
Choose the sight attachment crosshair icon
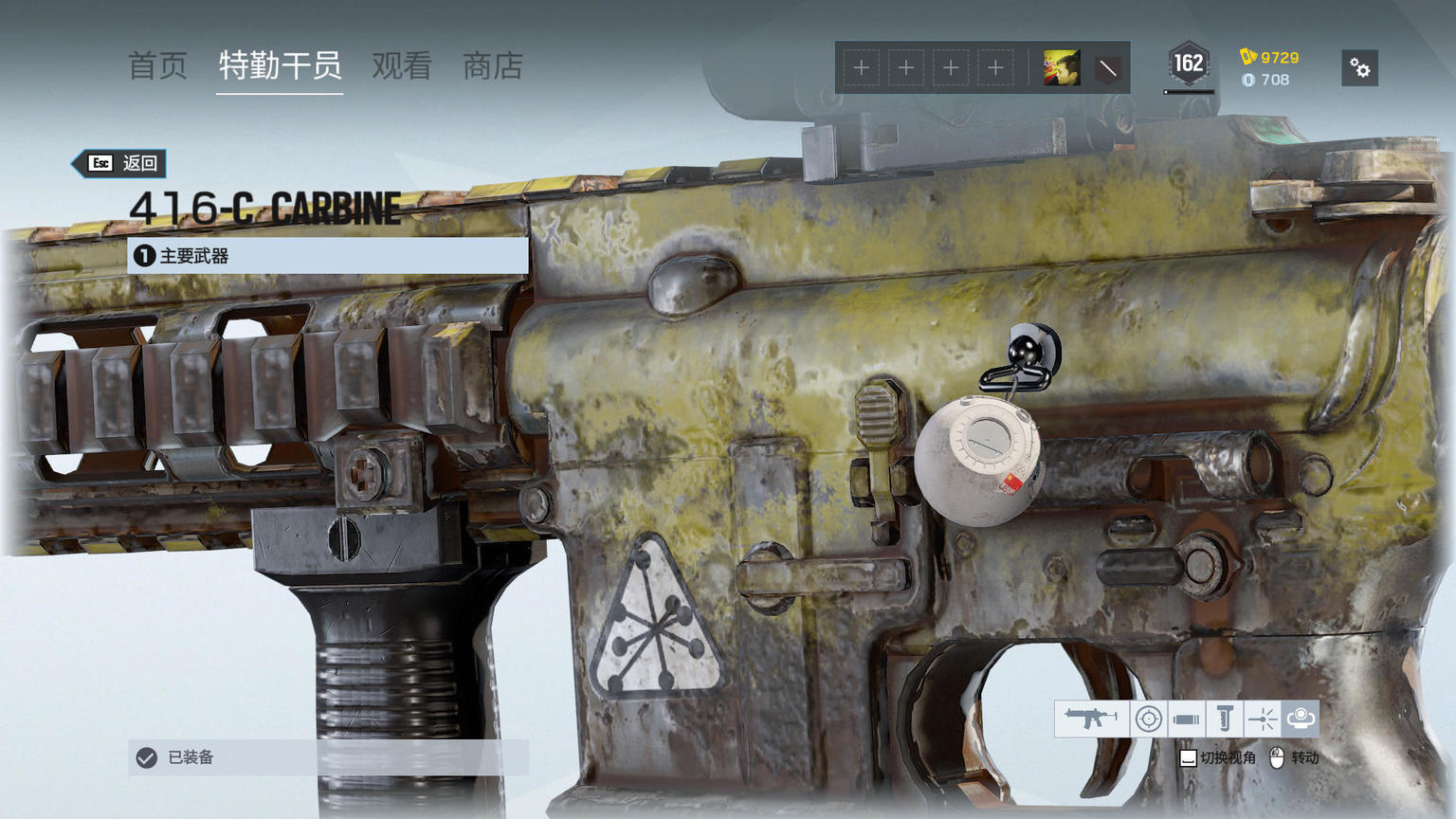[x=1148, y=719]
